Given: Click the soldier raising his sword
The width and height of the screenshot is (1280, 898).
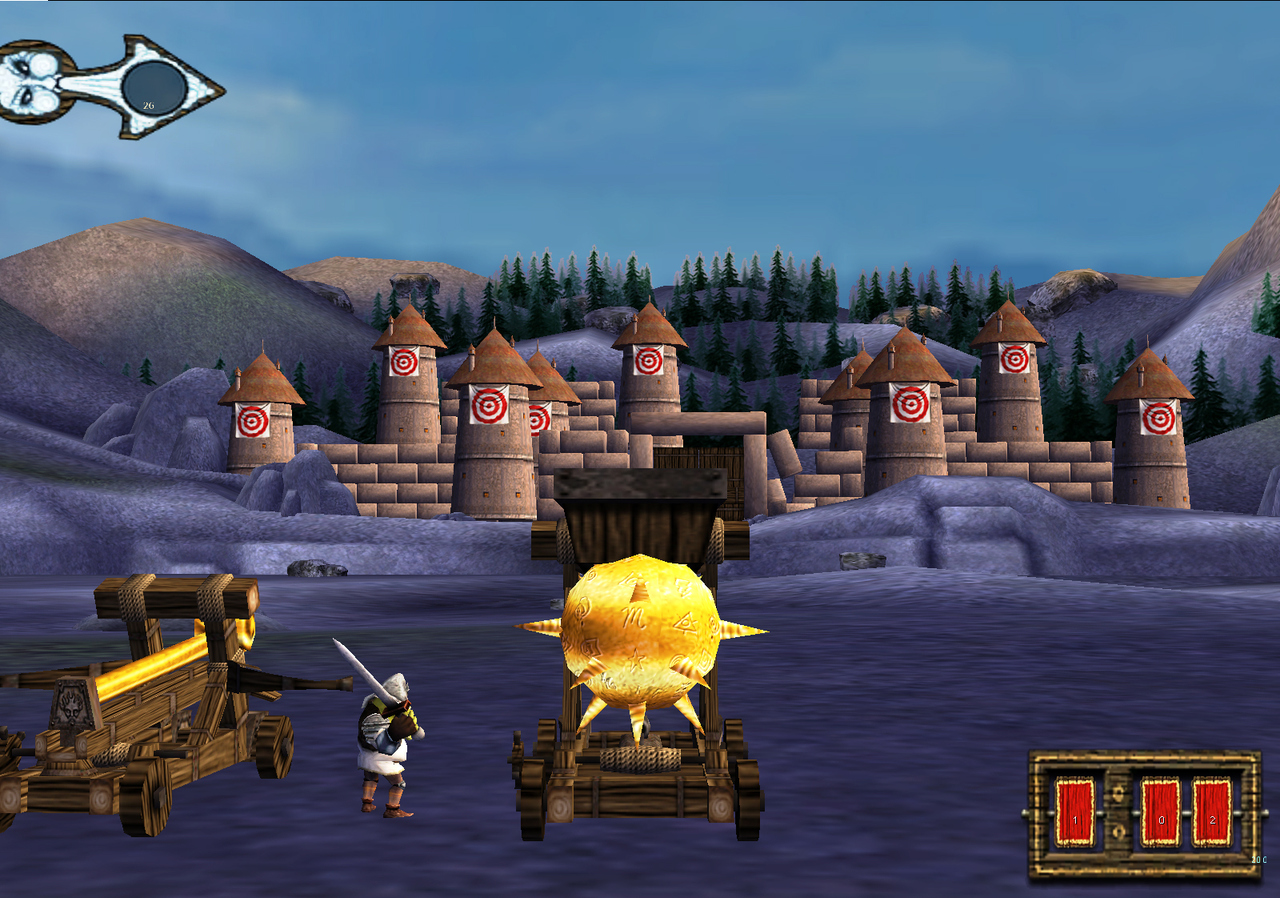Looking at the screenshot, I should tap(385, 730).
